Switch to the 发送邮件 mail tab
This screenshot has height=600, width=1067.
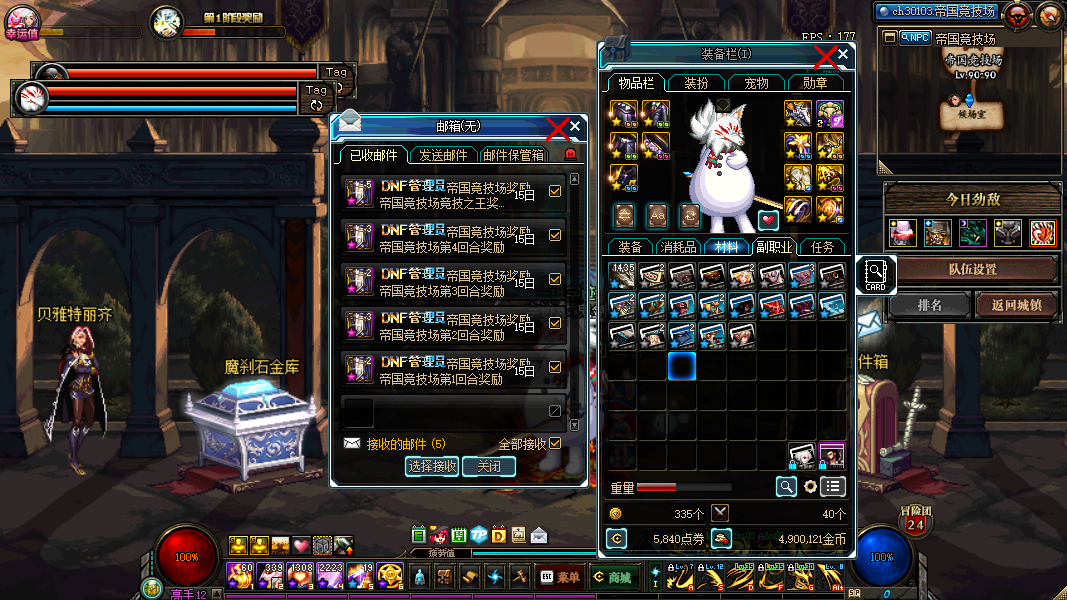(x=443, y=155)
